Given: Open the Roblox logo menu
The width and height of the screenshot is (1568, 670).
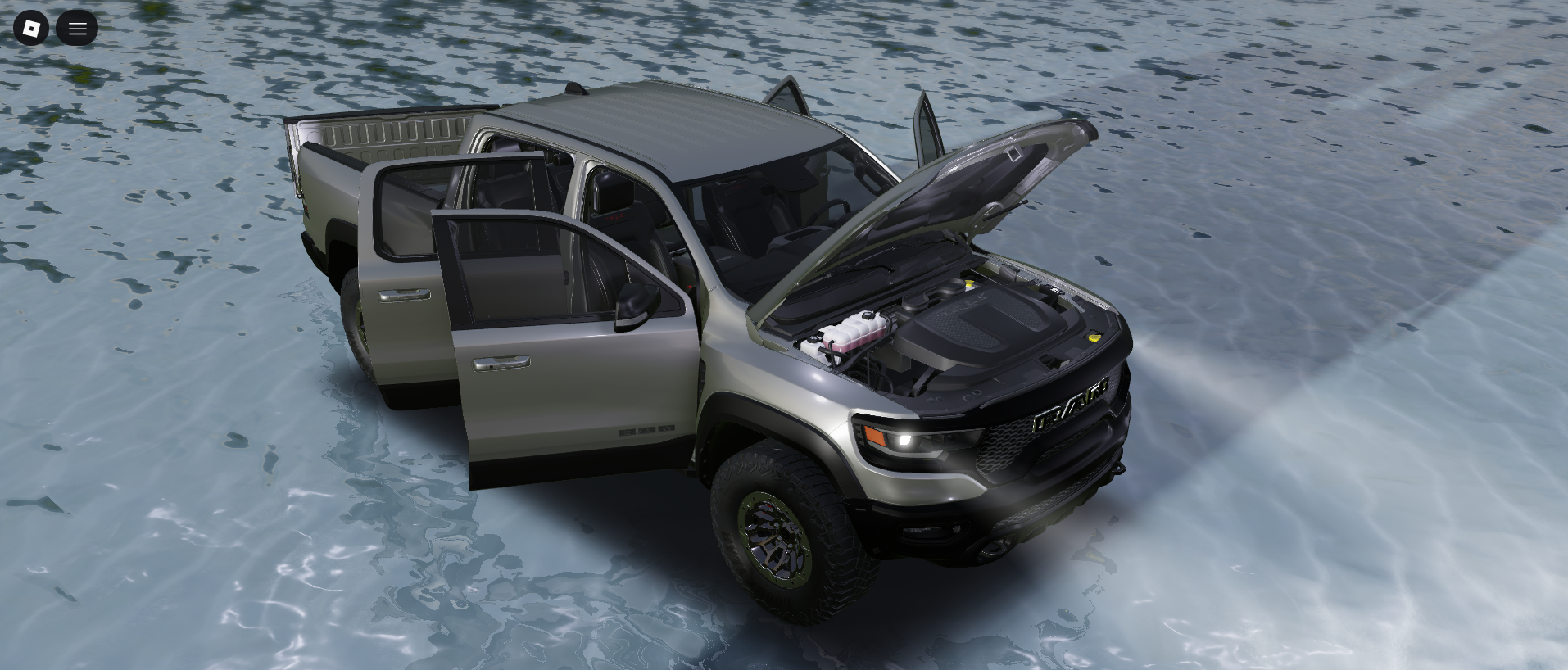Looking at the screenshot, I should pos(31,29).
